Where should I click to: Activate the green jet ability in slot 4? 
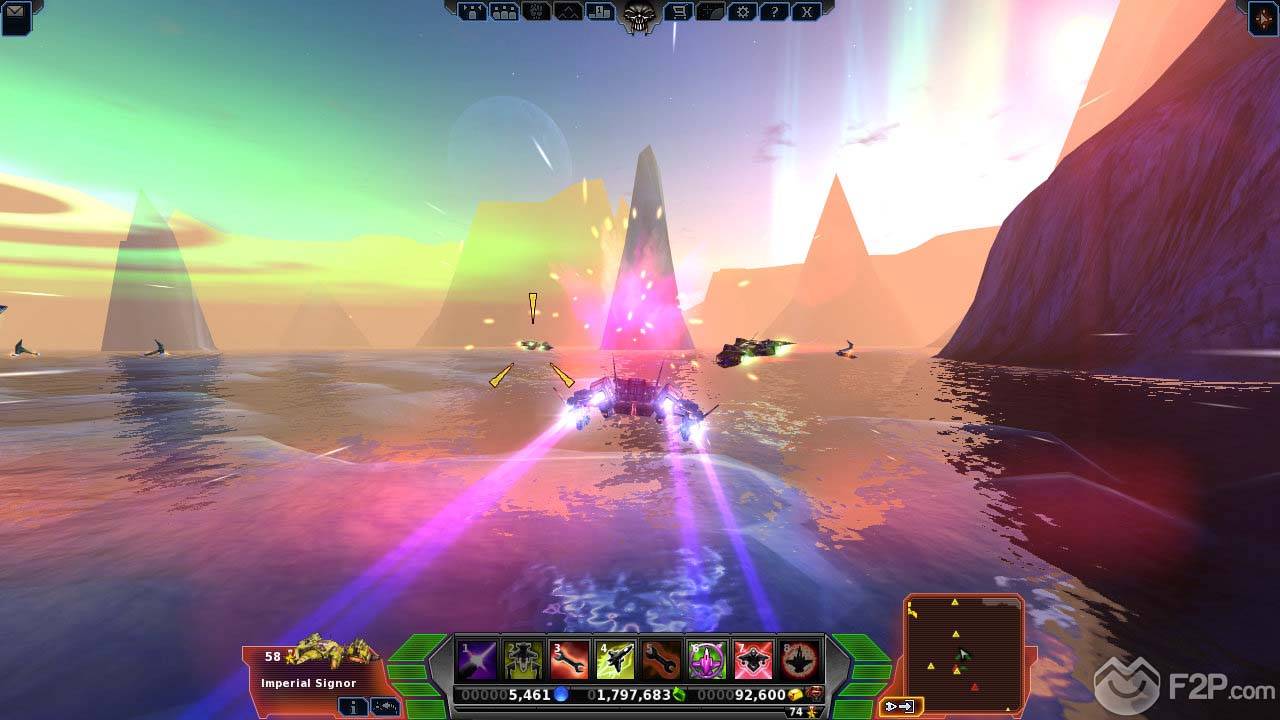615,660
